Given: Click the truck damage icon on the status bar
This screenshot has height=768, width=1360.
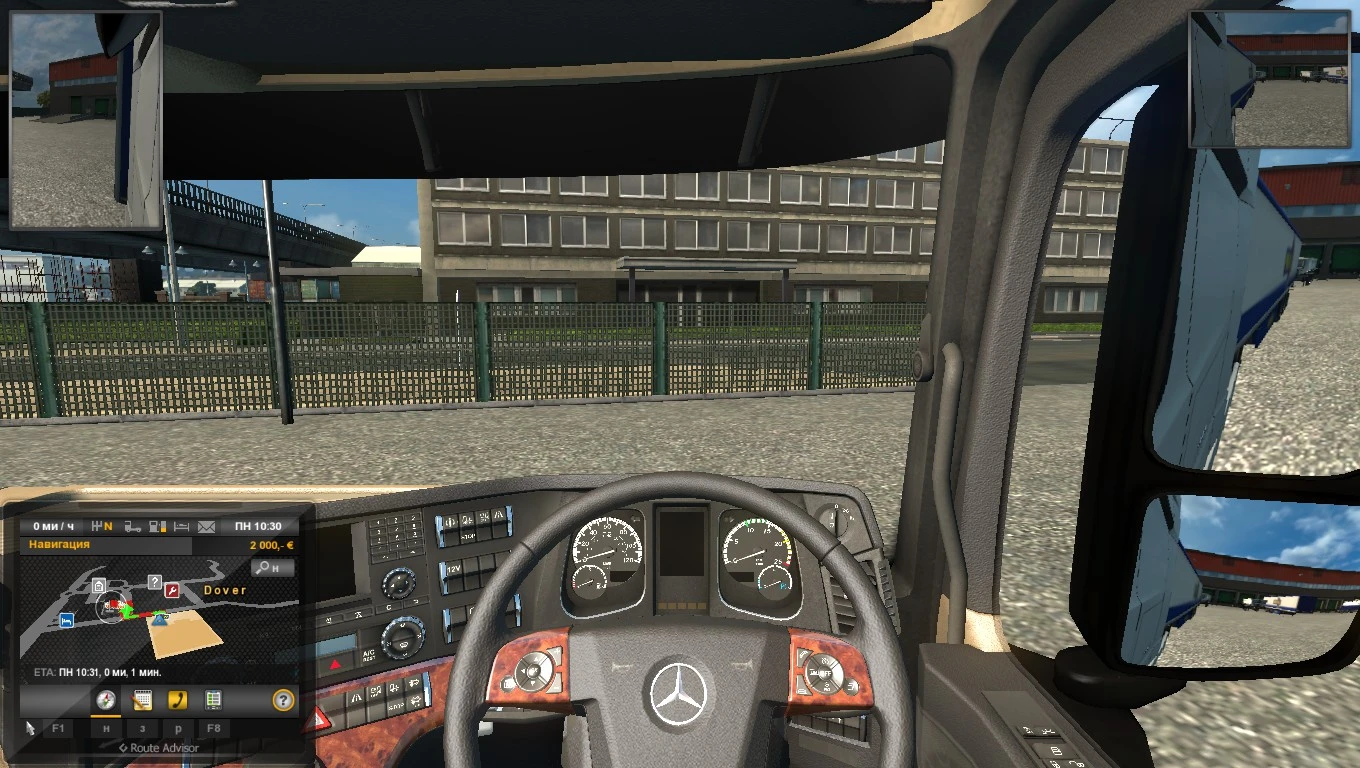Looking at the screenshot, I should (131, 528).
